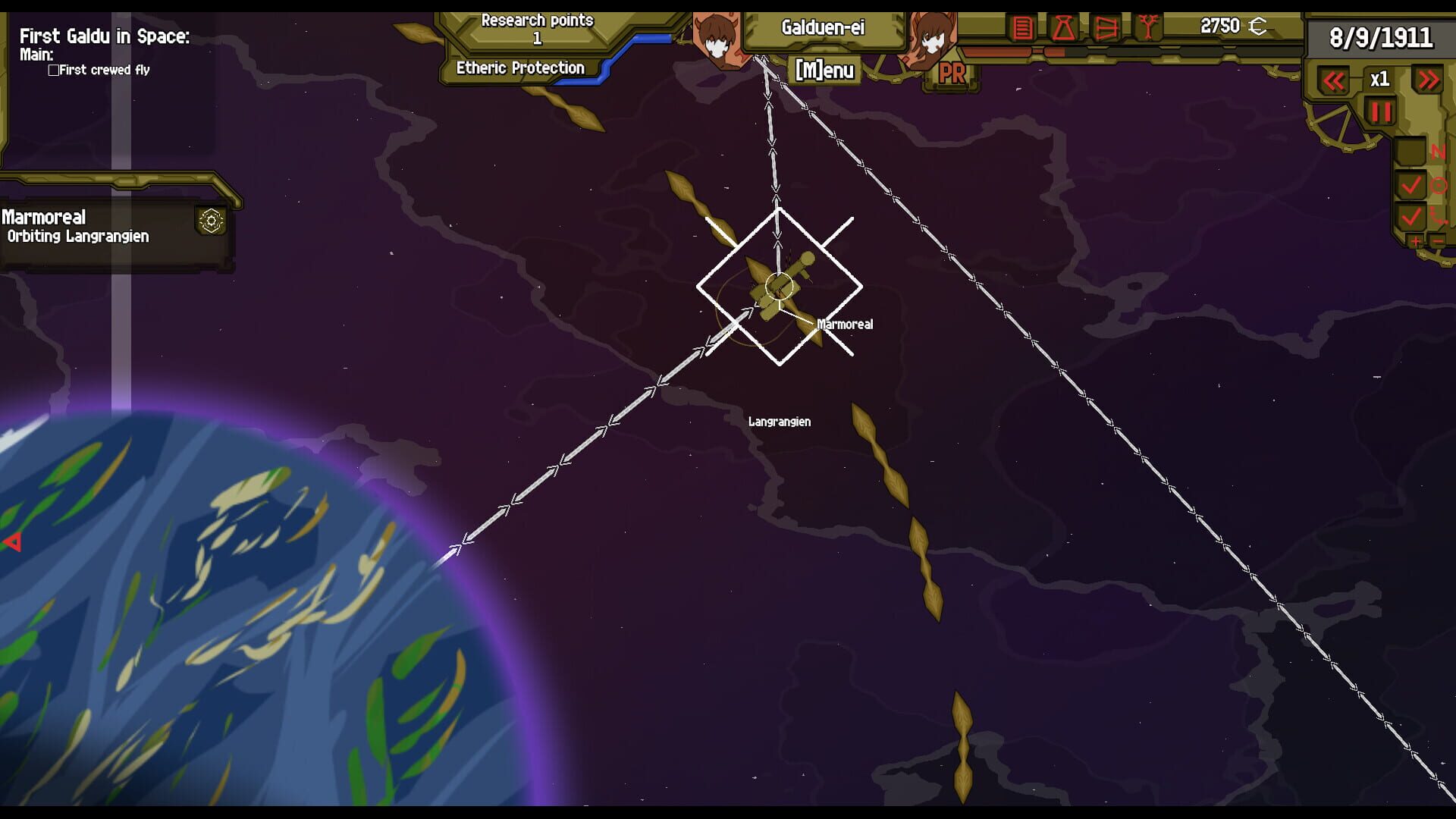Click the compass N icon on the minimap panel
1456x819 pixels.
click(x=1439, y=151)
